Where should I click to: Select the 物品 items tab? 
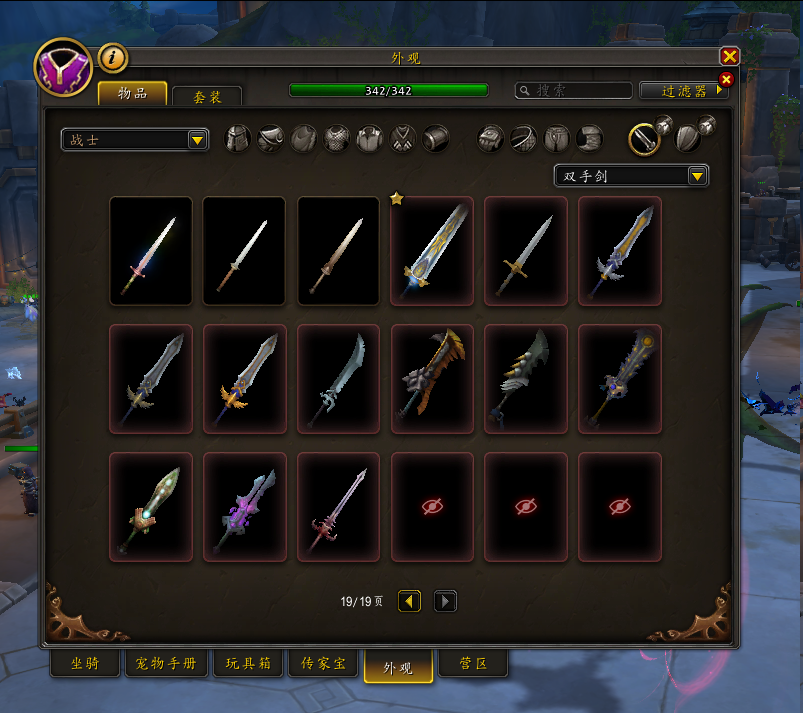pyautogui.click(x=132, y=94)
